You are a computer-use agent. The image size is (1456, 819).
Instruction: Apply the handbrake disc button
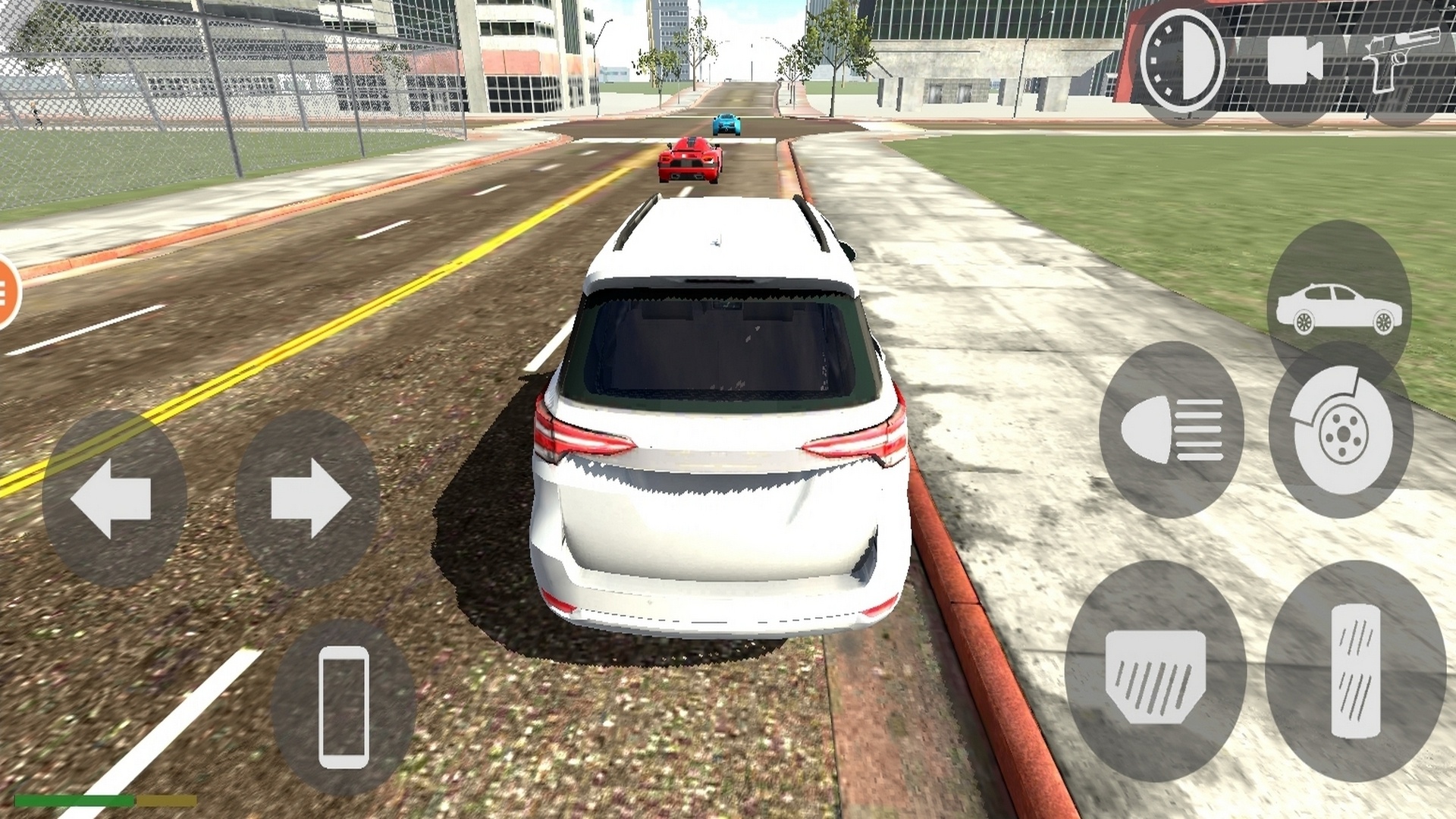1341,430
